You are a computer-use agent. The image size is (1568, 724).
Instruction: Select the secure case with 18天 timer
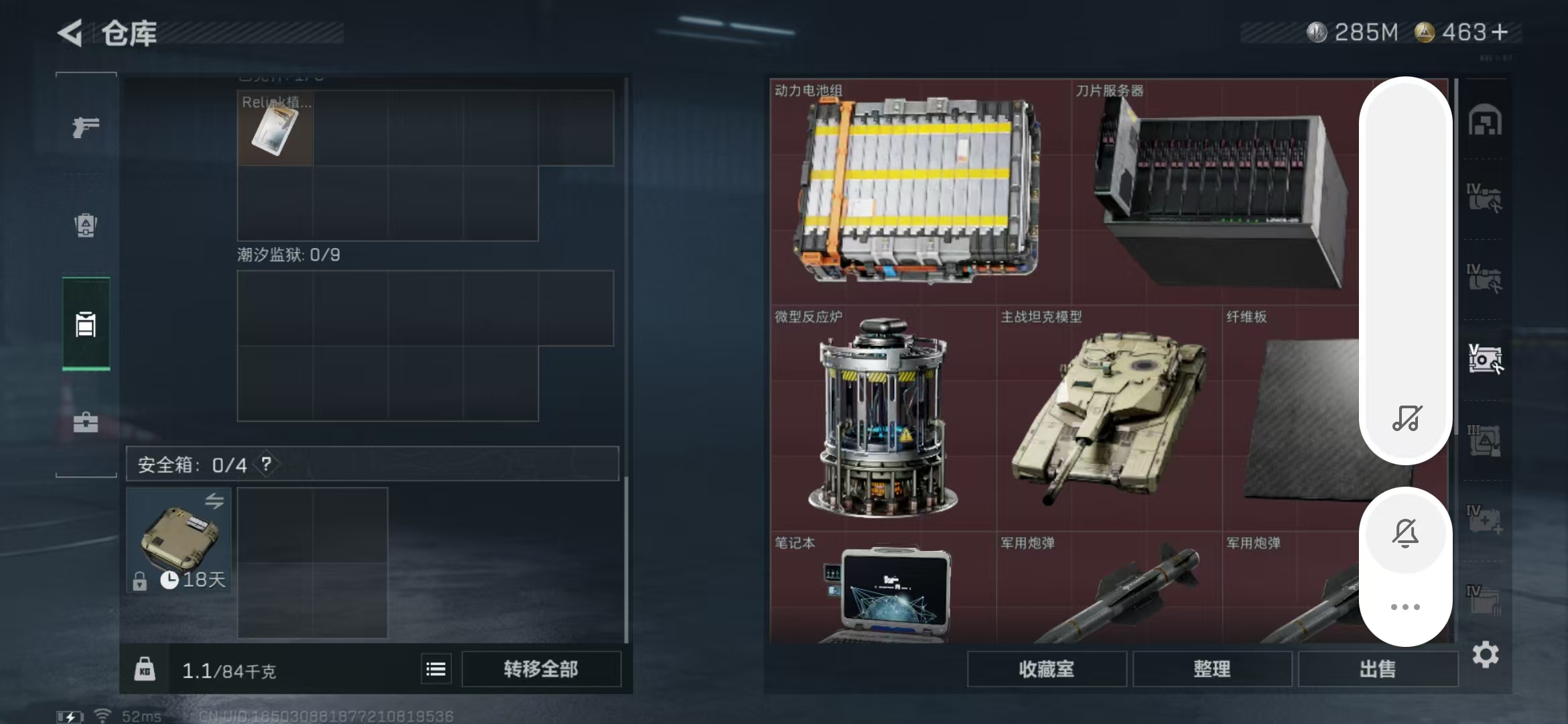[x=179, y=540]
